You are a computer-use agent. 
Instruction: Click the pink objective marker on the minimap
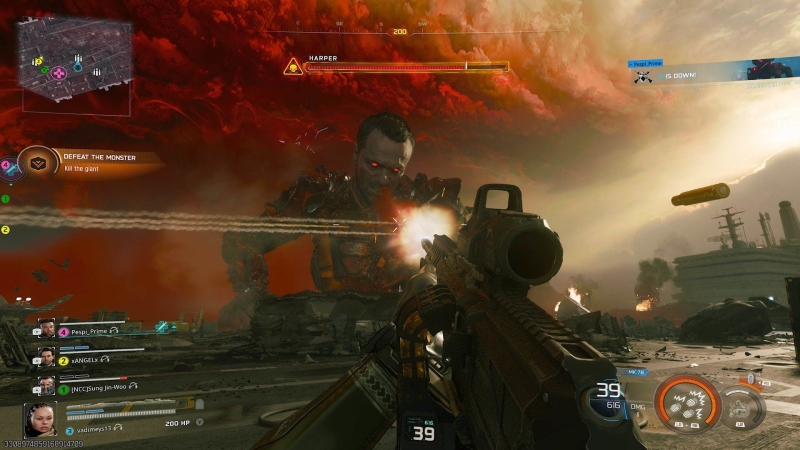tap(59, 72)
